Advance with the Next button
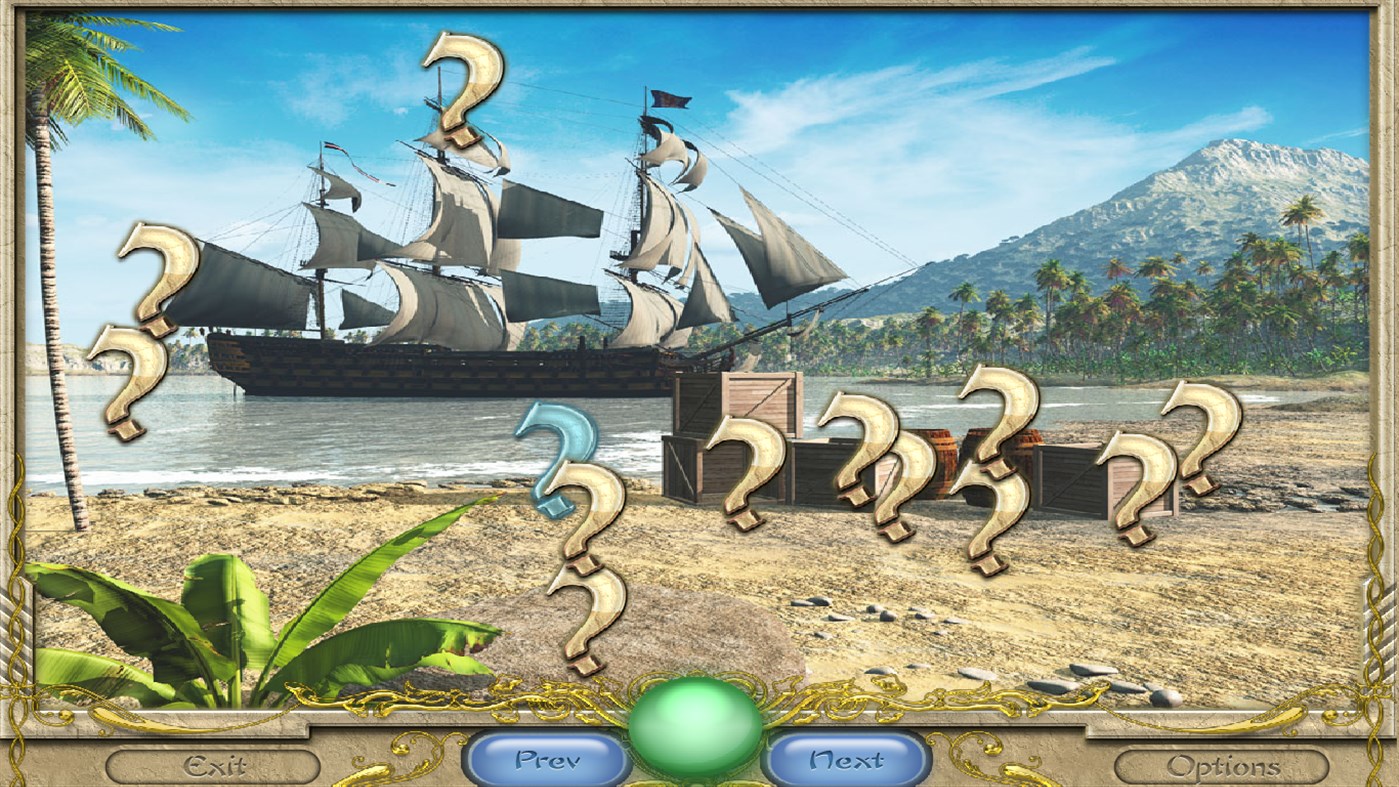This screenshot has height=787, width=1399. coord(846,761)
